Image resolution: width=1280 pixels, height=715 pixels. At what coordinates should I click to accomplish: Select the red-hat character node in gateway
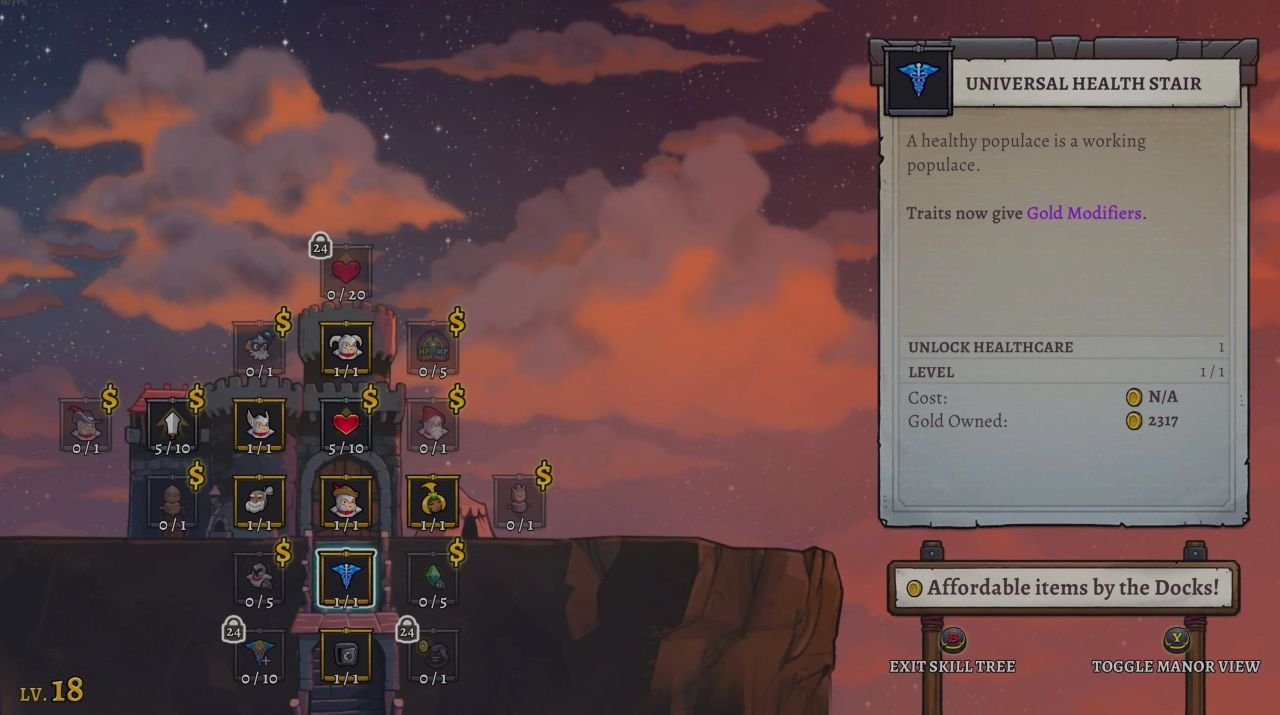coord(346,500)
